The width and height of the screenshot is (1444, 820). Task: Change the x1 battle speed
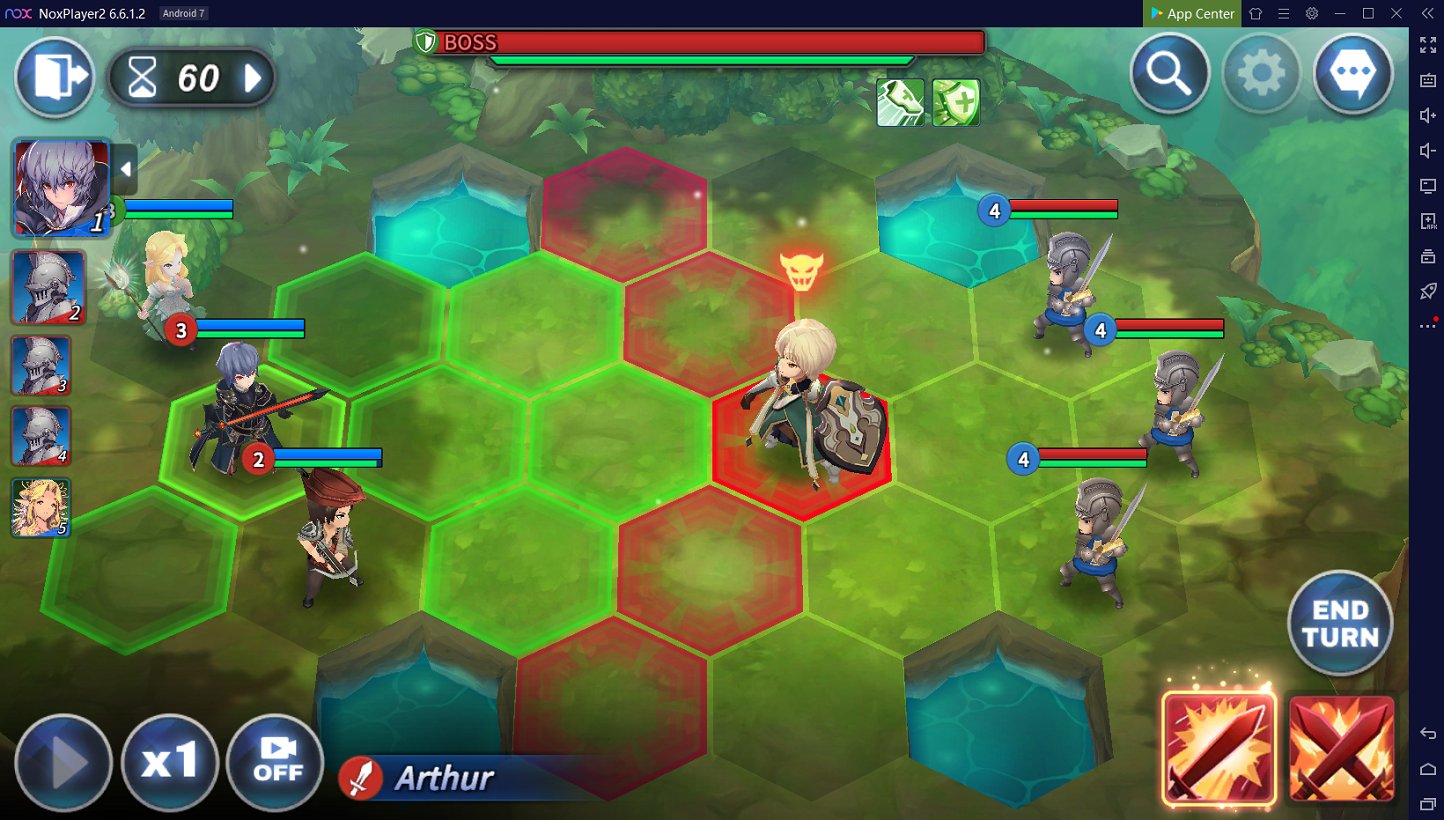pyautogui.click(x=172, y=764)
